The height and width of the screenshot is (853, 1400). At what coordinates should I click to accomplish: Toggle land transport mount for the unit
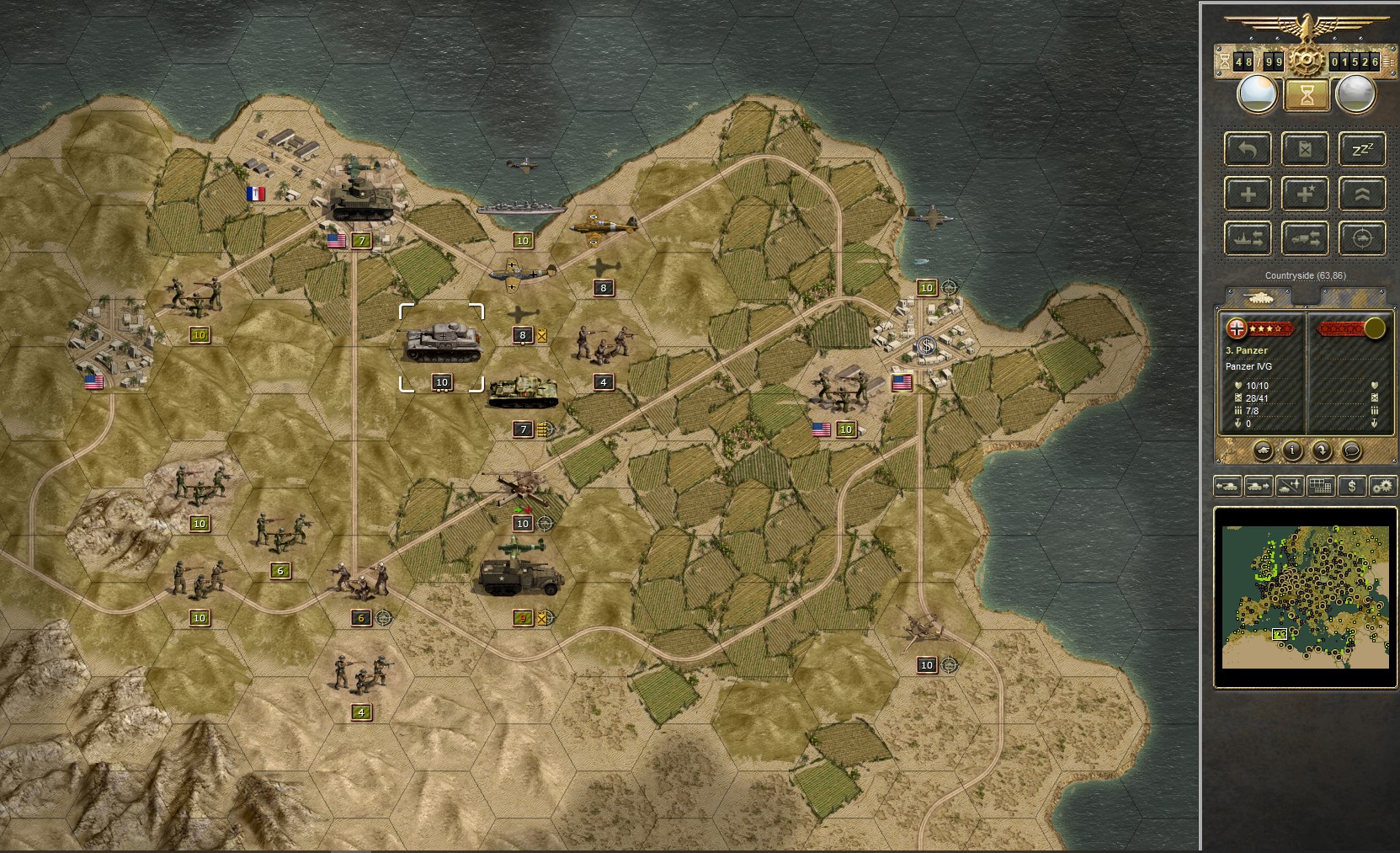(1306, 237)
